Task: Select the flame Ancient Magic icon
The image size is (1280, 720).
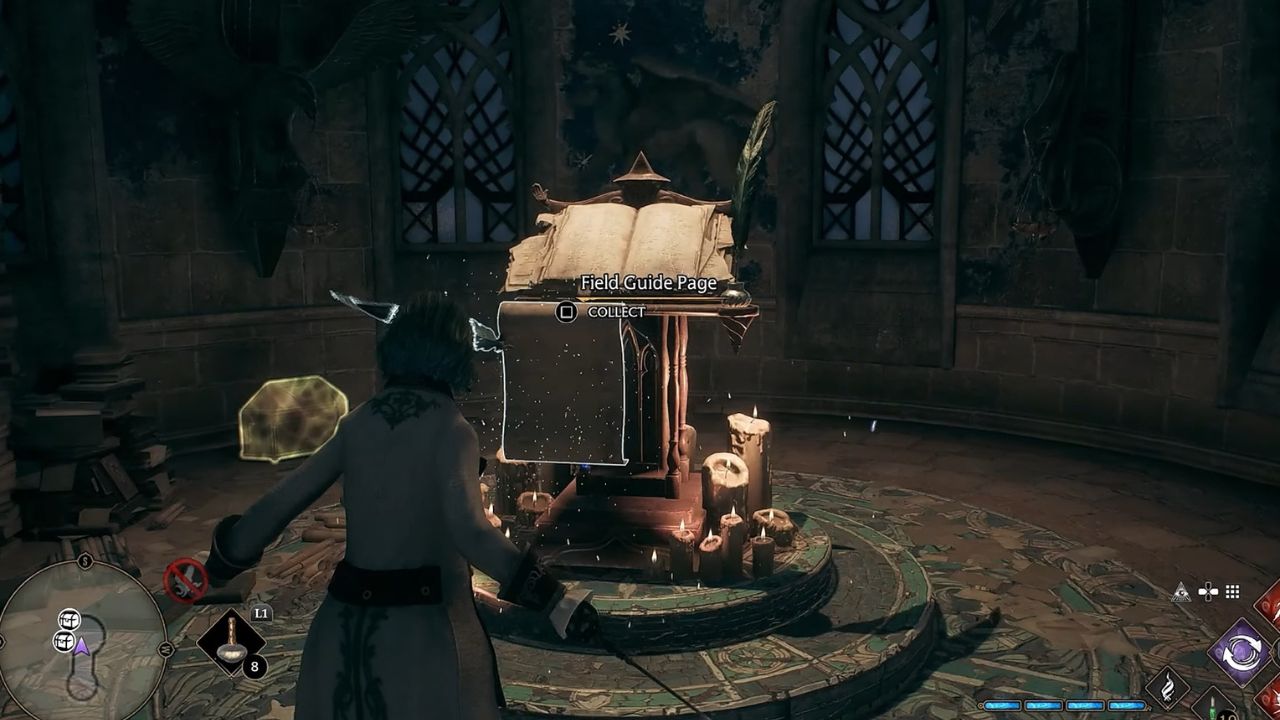Action: point(1169,687)
